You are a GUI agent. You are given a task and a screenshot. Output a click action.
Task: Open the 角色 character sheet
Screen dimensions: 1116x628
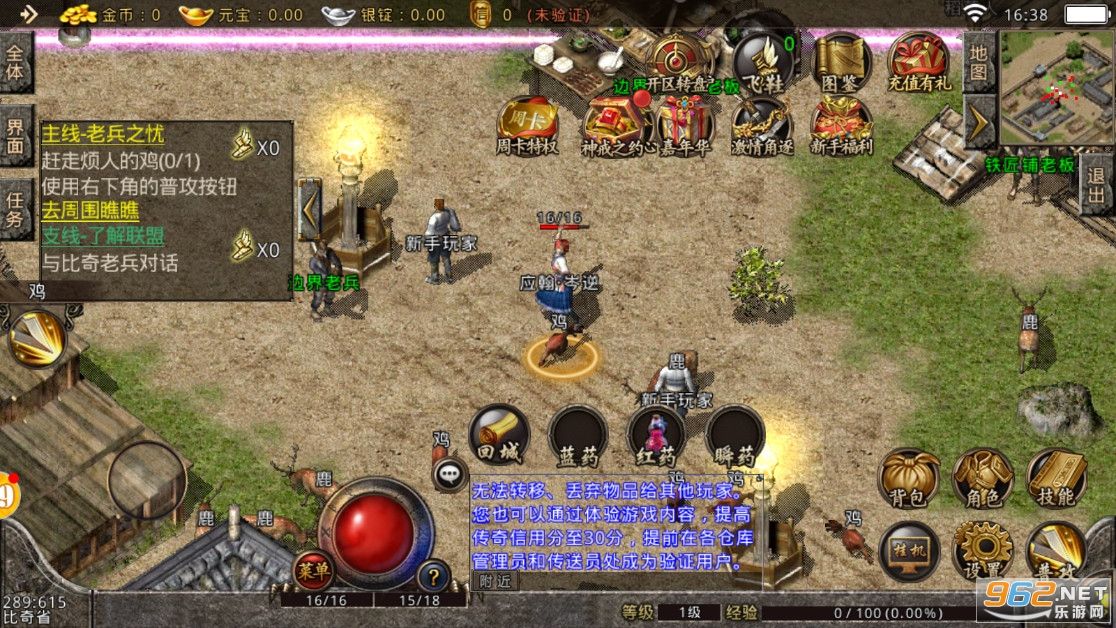coord(983,477)
